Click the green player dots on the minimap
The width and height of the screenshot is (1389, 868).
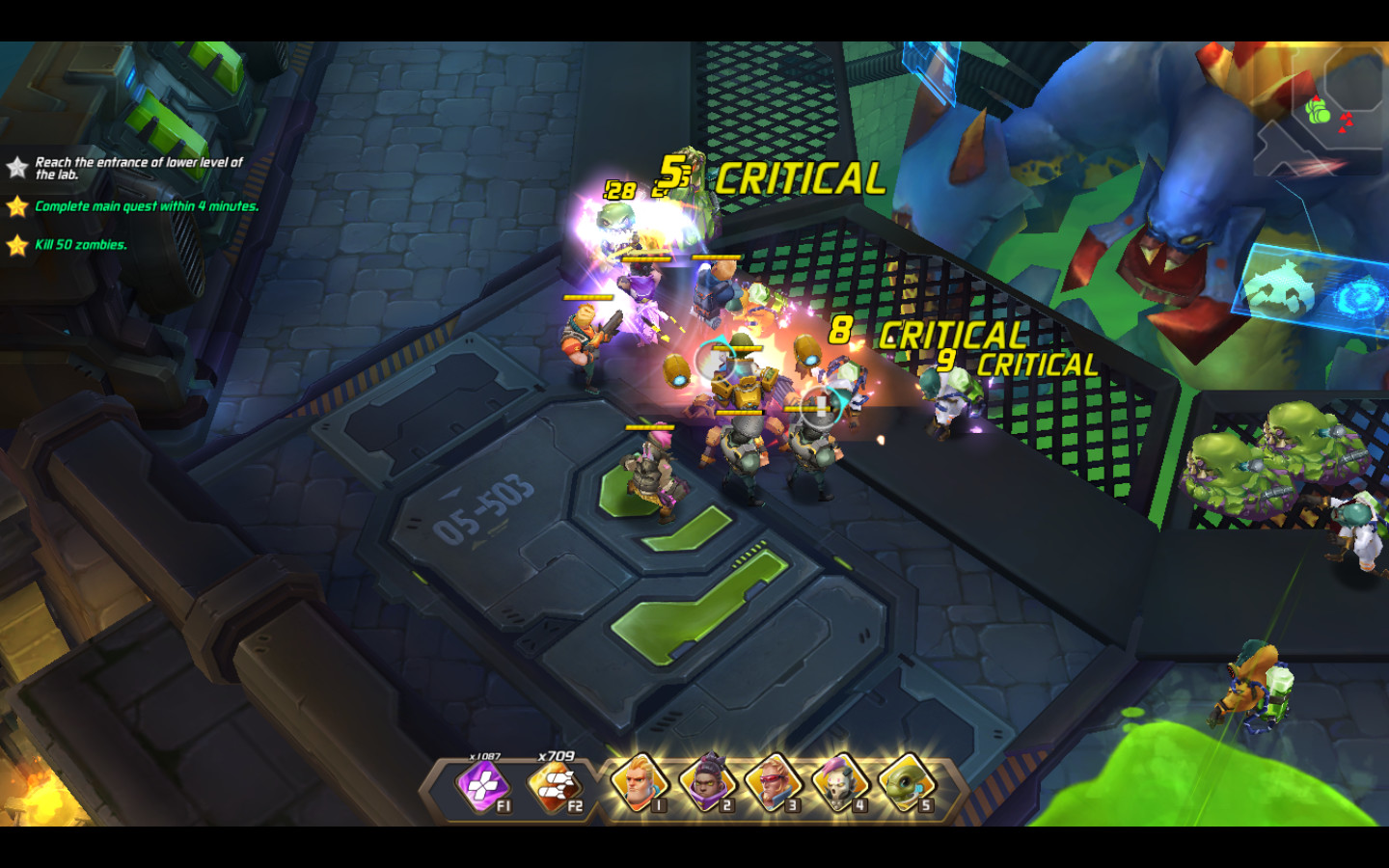coord(1317,114)
